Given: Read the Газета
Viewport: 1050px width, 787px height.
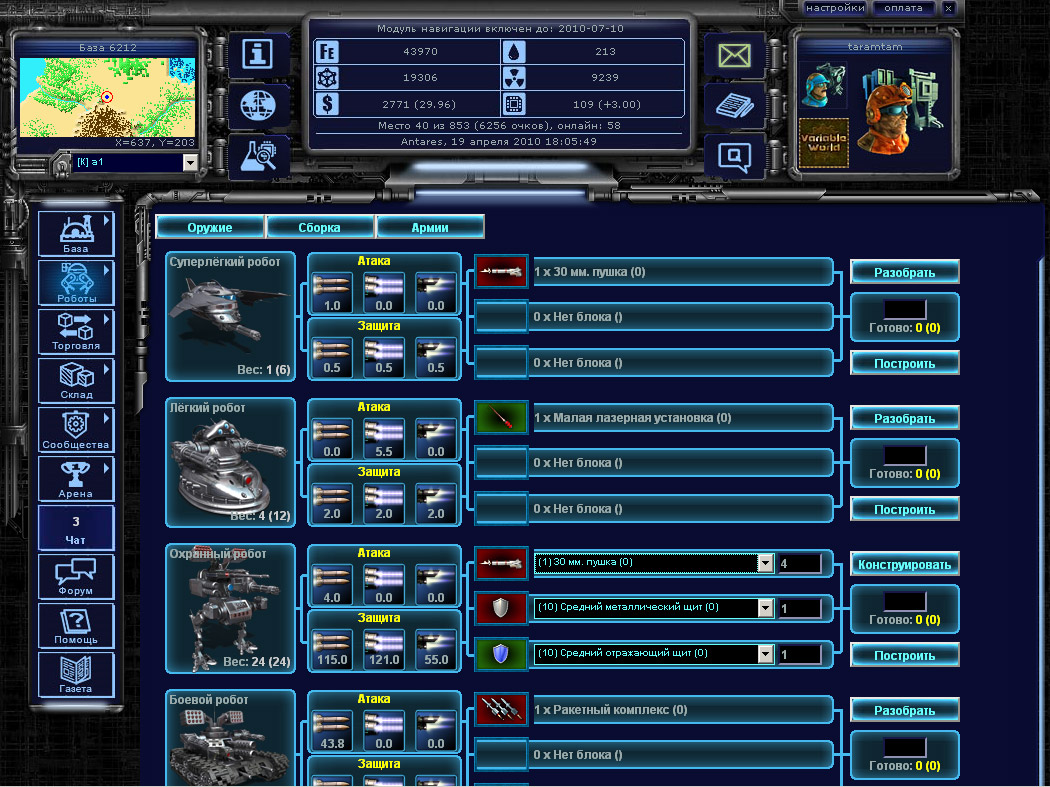Looking at the screenshot, I should (76, 675).
